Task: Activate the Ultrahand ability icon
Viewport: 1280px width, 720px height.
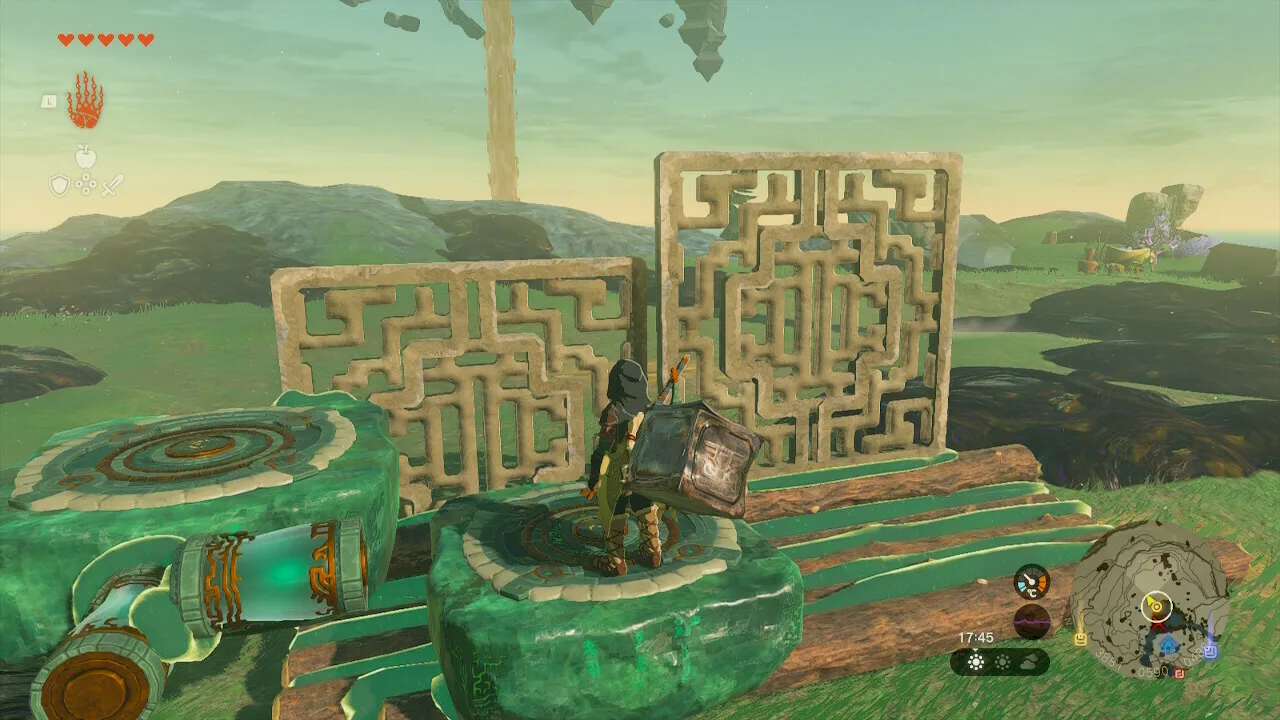Action: point(85,100)
